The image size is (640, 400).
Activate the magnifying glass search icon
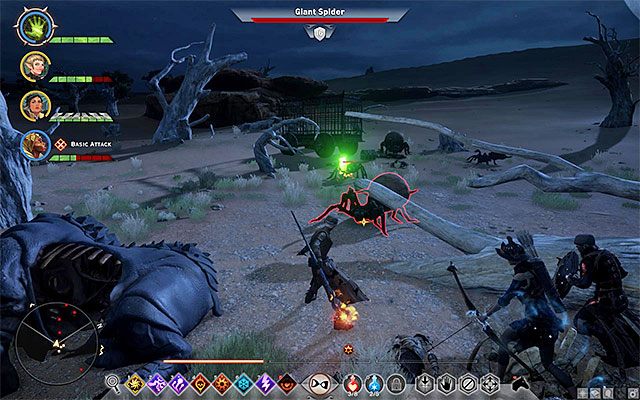(x=112, y=382)
